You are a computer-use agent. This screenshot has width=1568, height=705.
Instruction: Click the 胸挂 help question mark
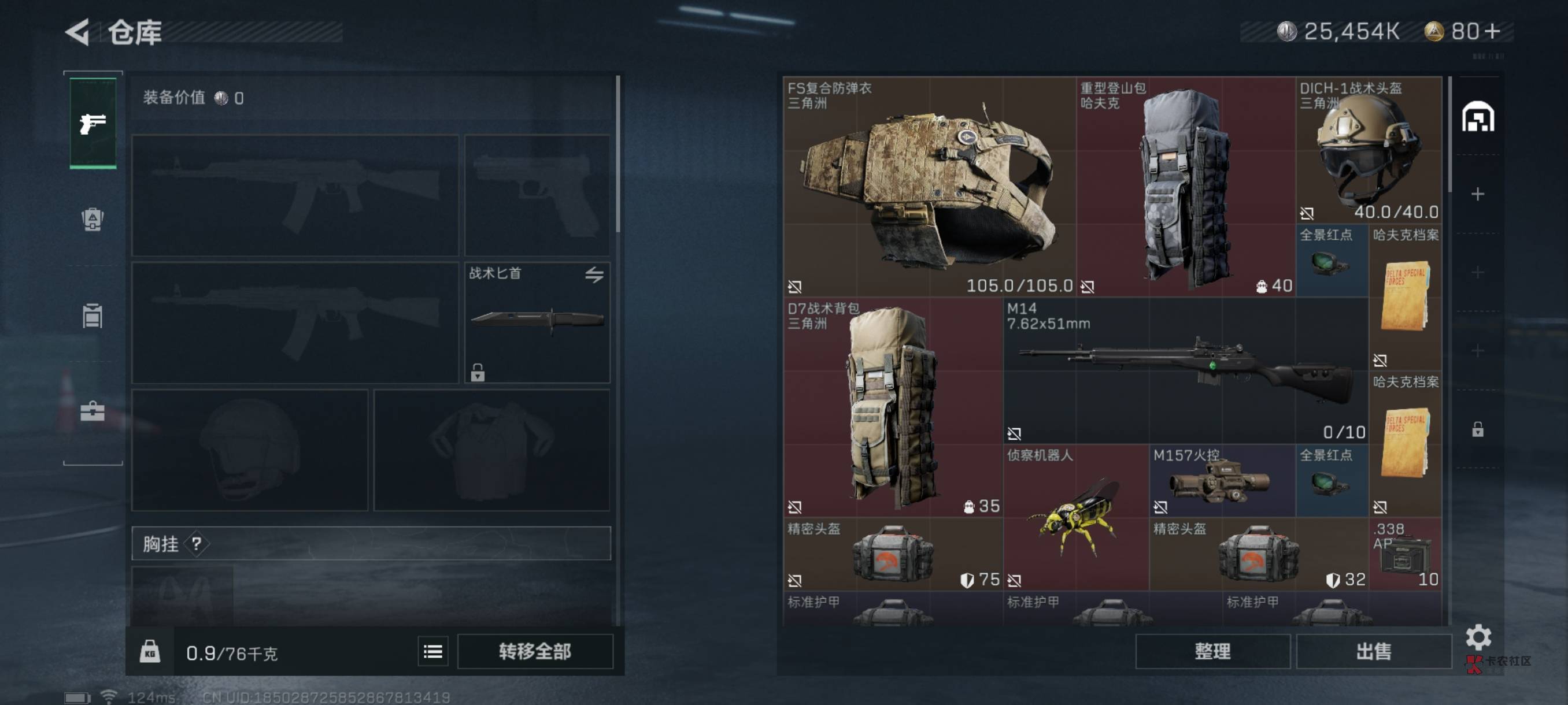point(197,543)
